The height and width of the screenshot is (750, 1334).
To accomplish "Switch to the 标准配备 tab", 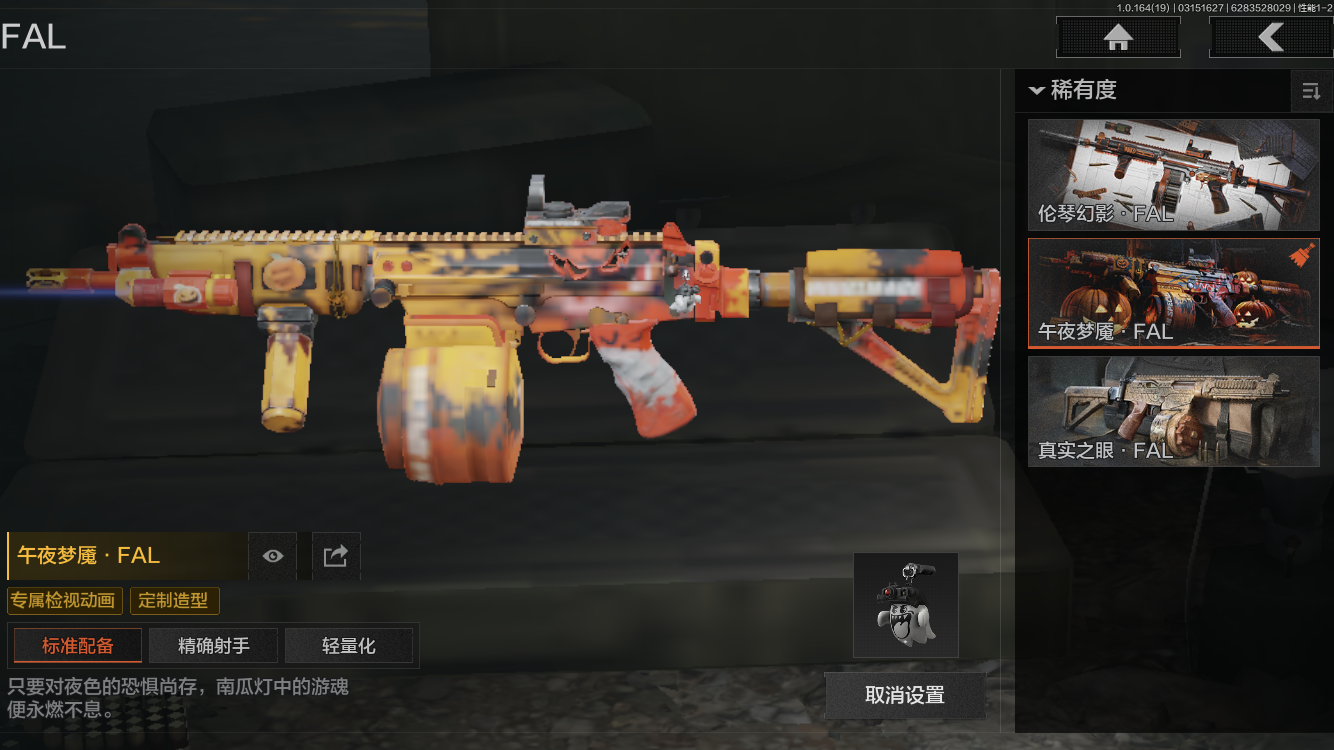I will (x=78, y=646).
